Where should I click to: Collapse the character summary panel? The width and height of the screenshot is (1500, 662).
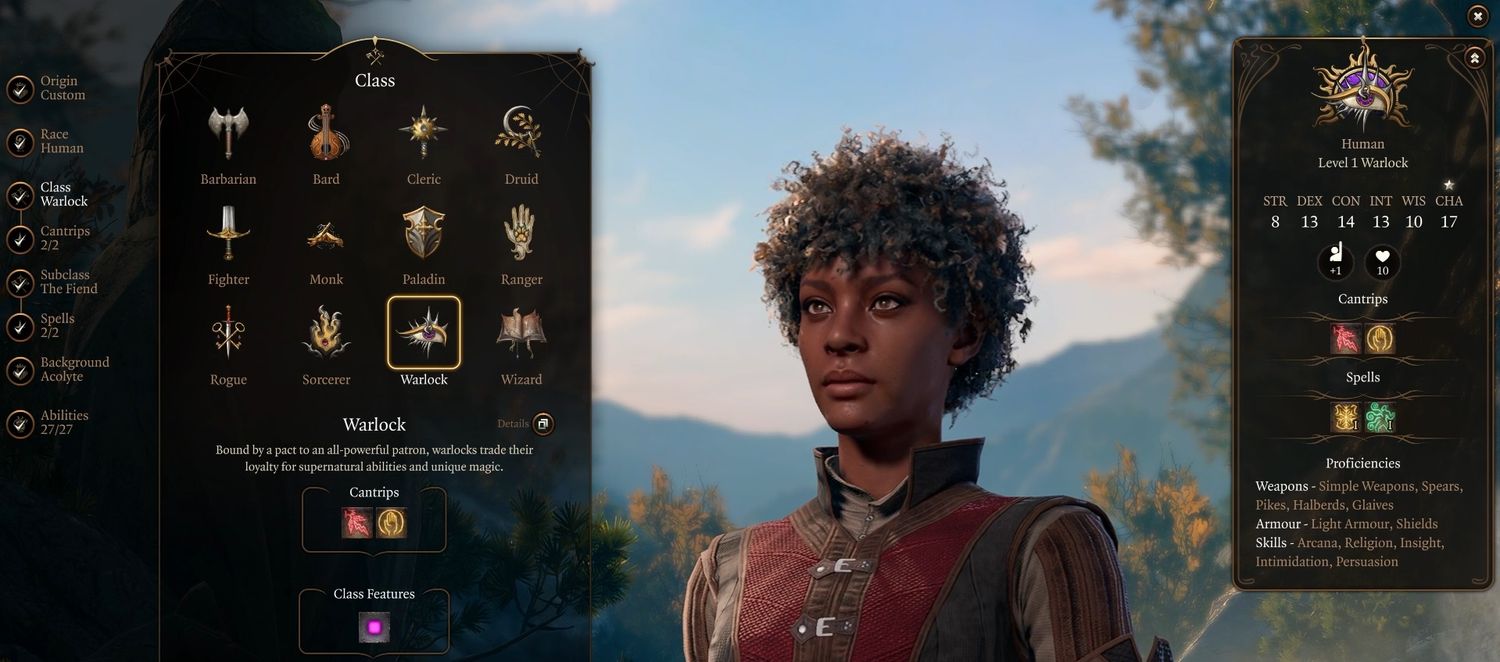click(x=1475, y=58)
